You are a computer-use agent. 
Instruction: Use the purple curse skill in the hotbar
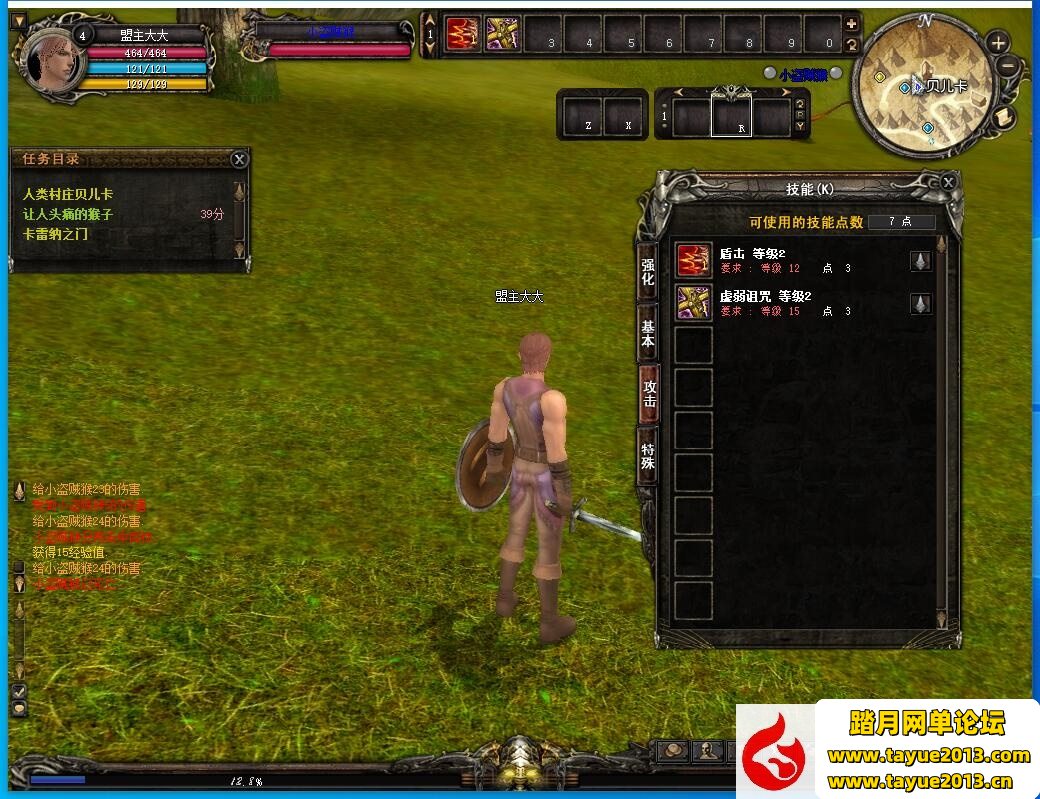tap(502, 34)
